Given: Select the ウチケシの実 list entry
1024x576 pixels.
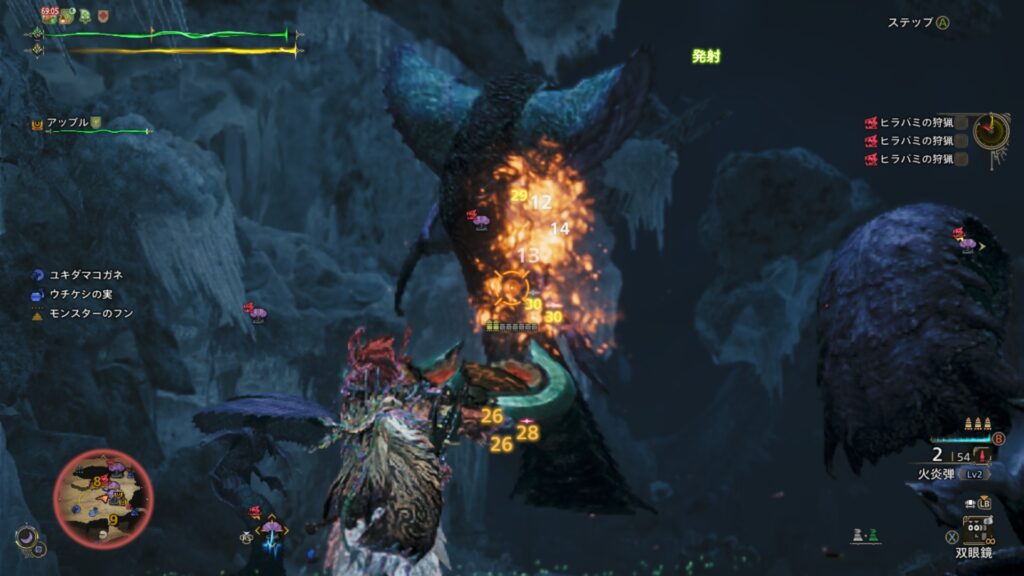Looking at the screenshot, I should click(80, 294).
